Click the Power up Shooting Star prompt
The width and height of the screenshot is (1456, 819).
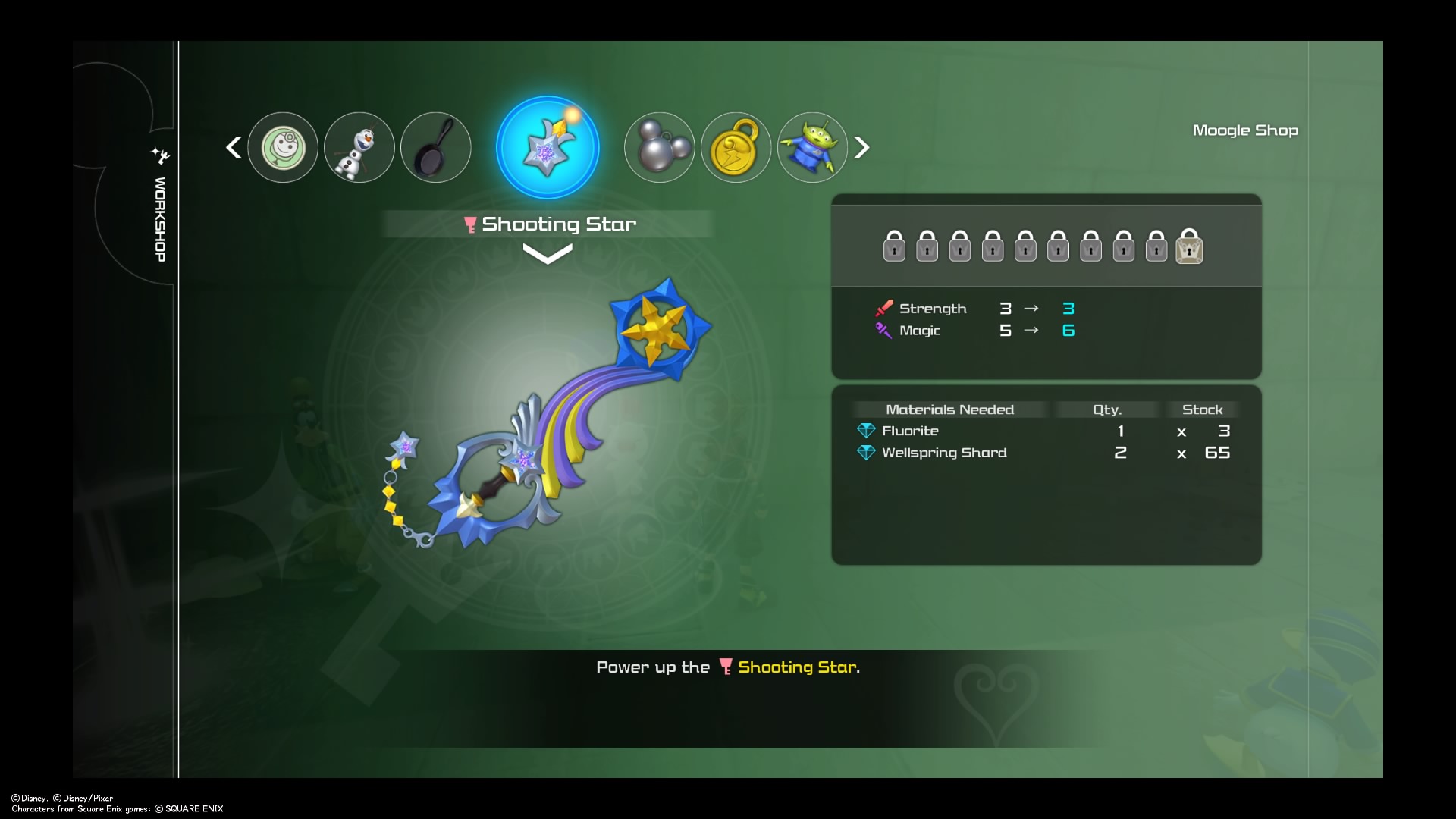click(728, 667)
